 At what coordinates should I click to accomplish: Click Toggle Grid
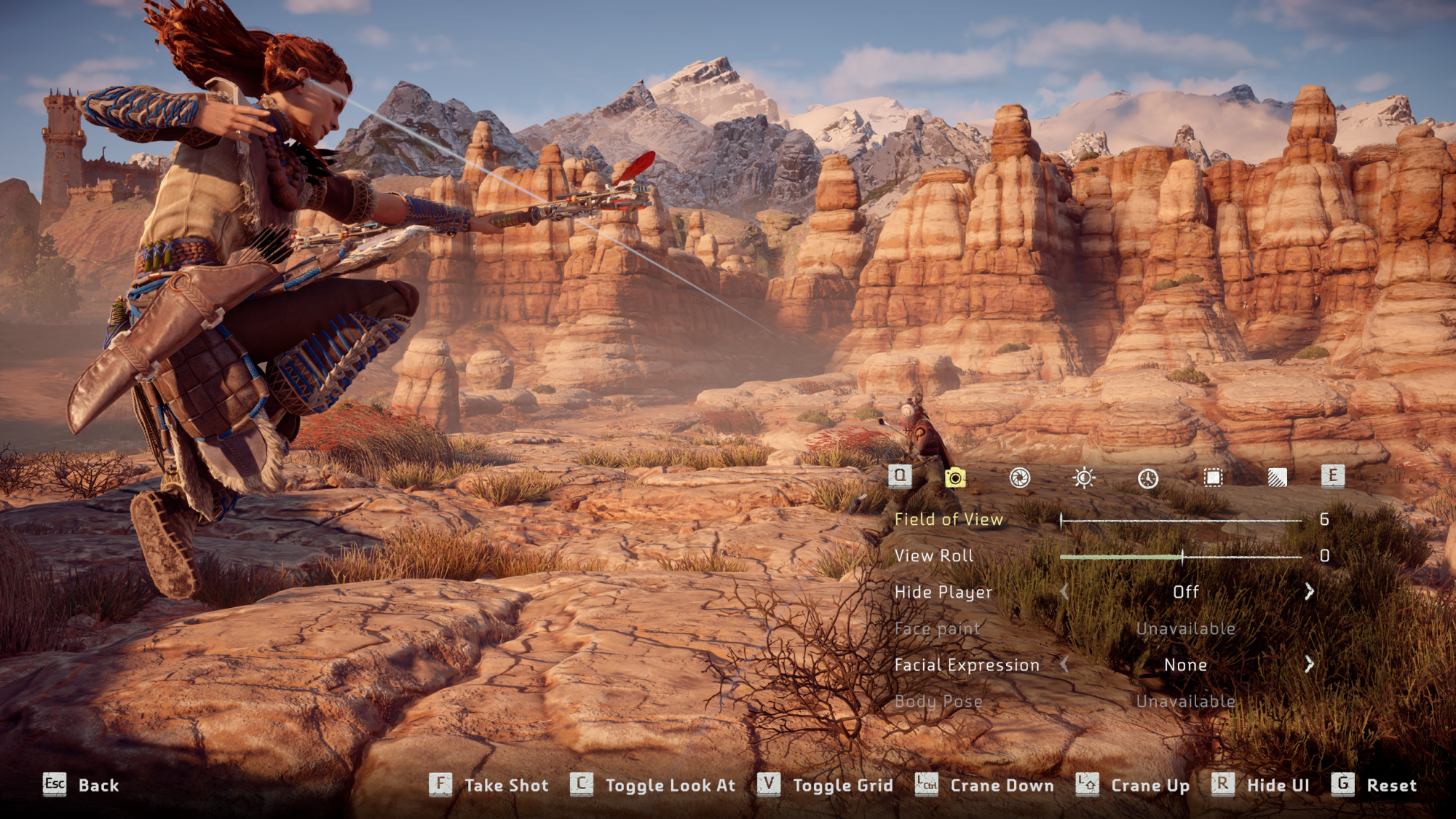pyautogui.click(x=826, y=786)
